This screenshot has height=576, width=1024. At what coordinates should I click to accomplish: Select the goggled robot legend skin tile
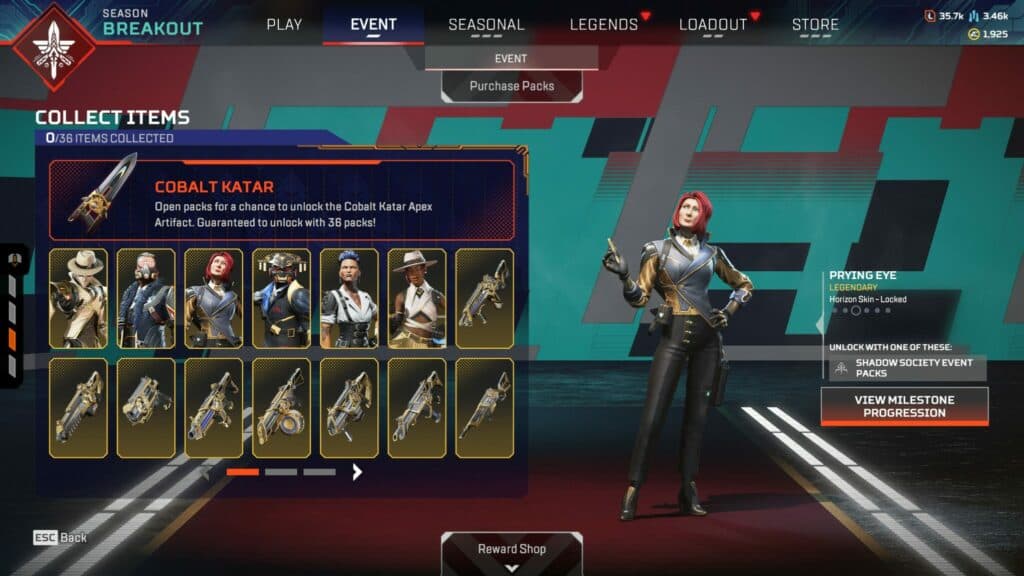coord(281,298)
